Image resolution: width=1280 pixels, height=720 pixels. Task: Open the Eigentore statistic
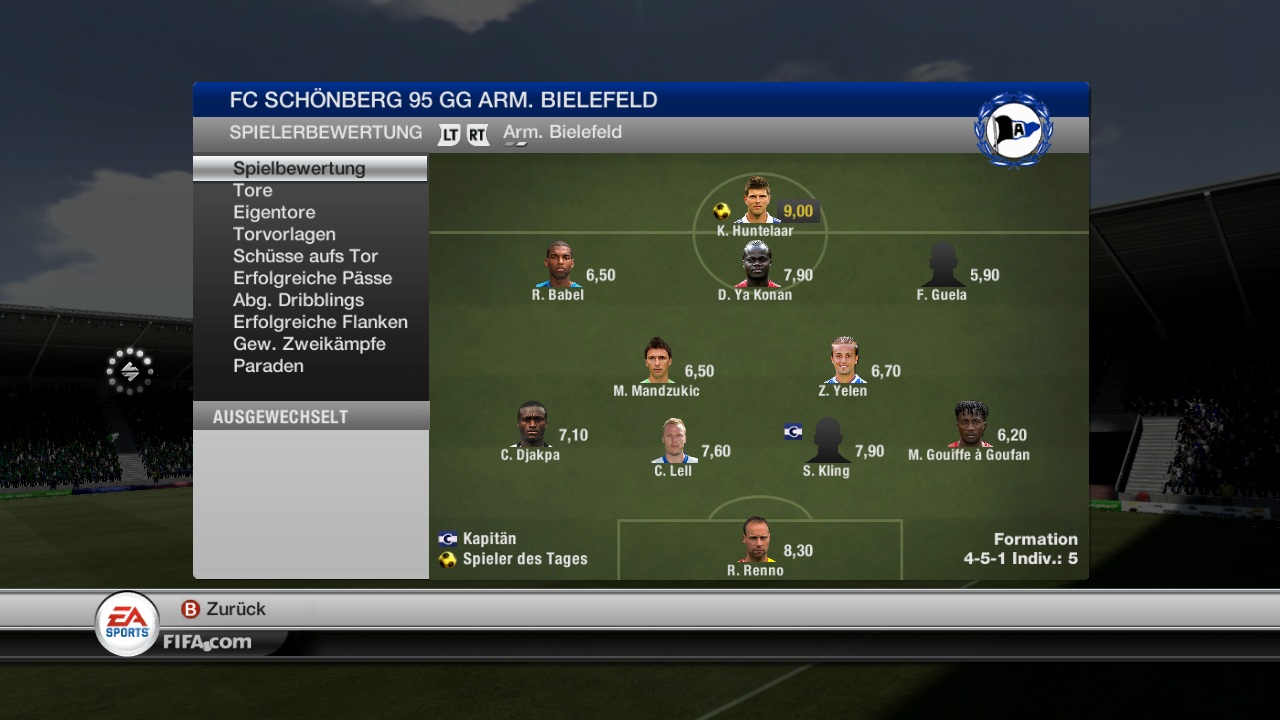(274, 212)
